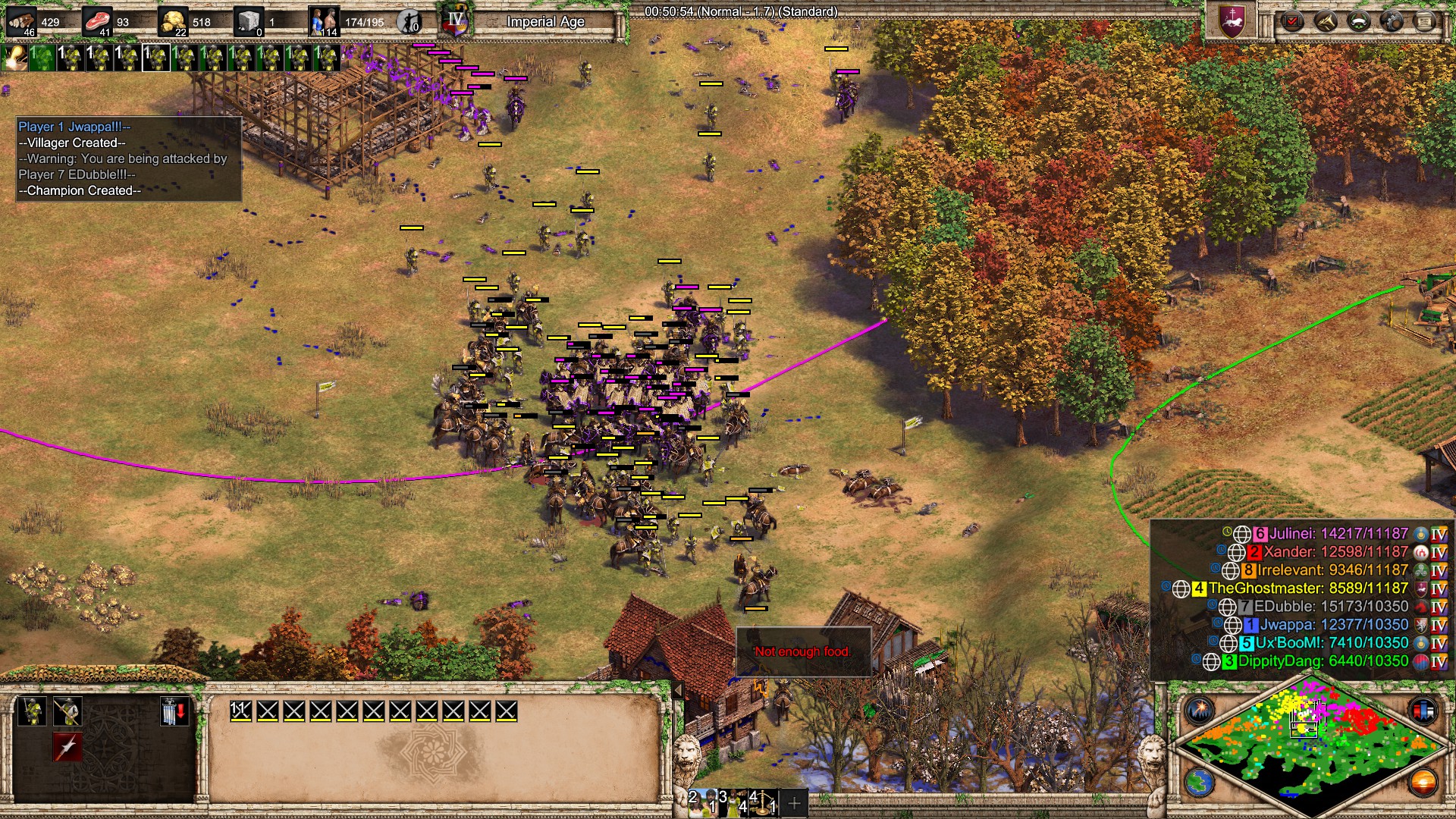Image resolution: width=1456 pixels, height=819 pixels.
Task: Select control group 2 villagers
Action: point(701,802)
